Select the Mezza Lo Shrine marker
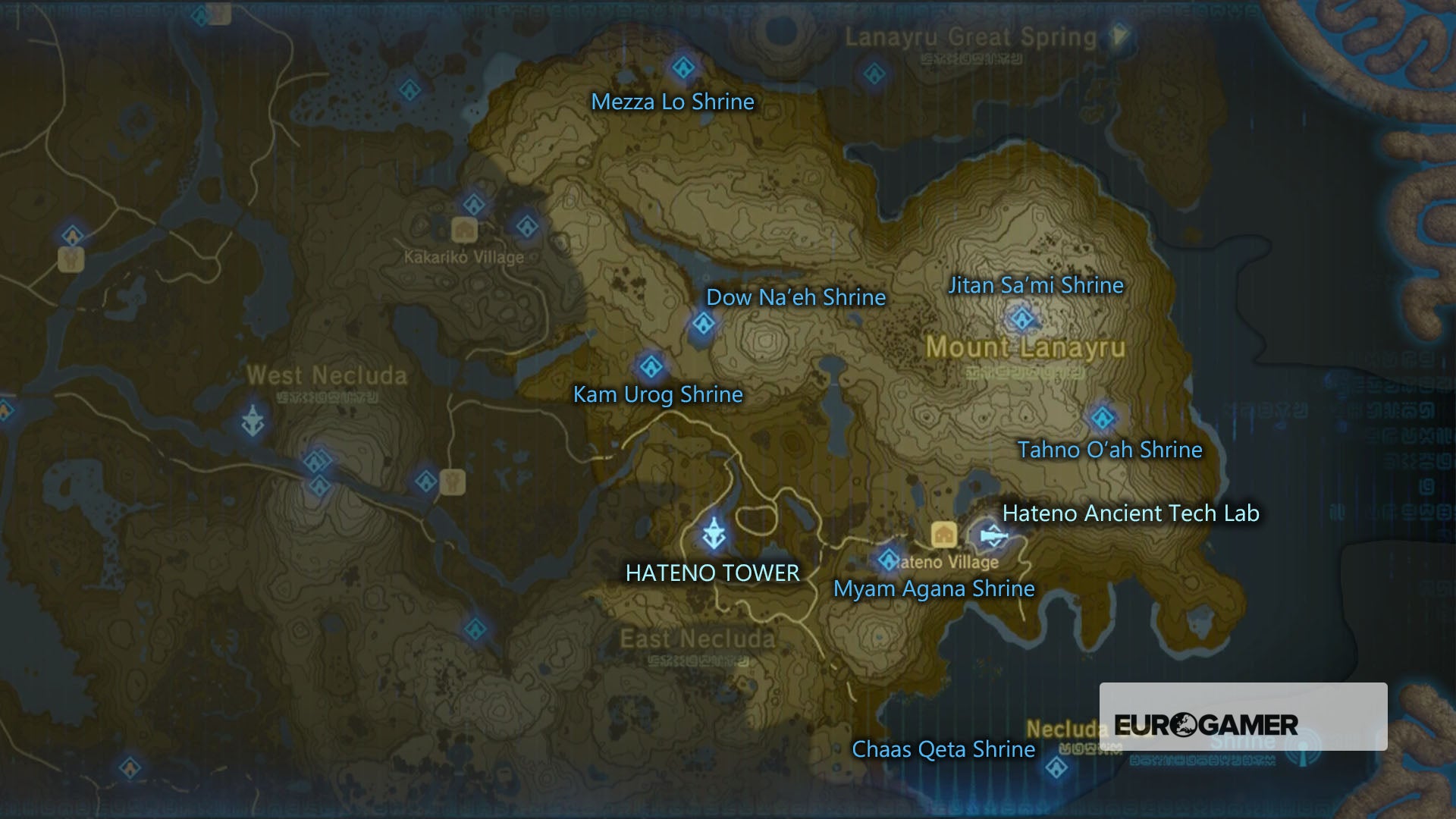1456x819 pixels. tap(684, 67)
